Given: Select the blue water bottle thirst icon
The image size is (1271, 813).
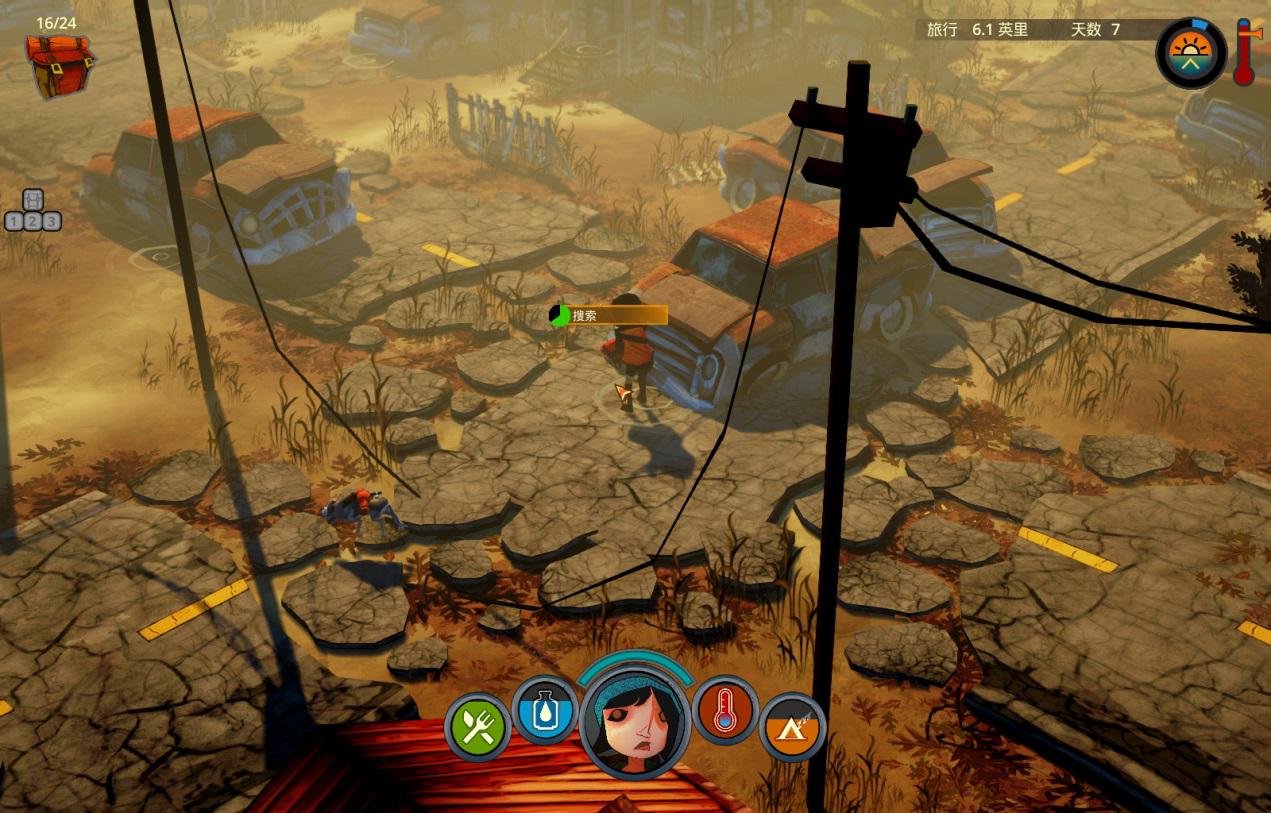Looking at the screenshot, I should coord(545,710).
